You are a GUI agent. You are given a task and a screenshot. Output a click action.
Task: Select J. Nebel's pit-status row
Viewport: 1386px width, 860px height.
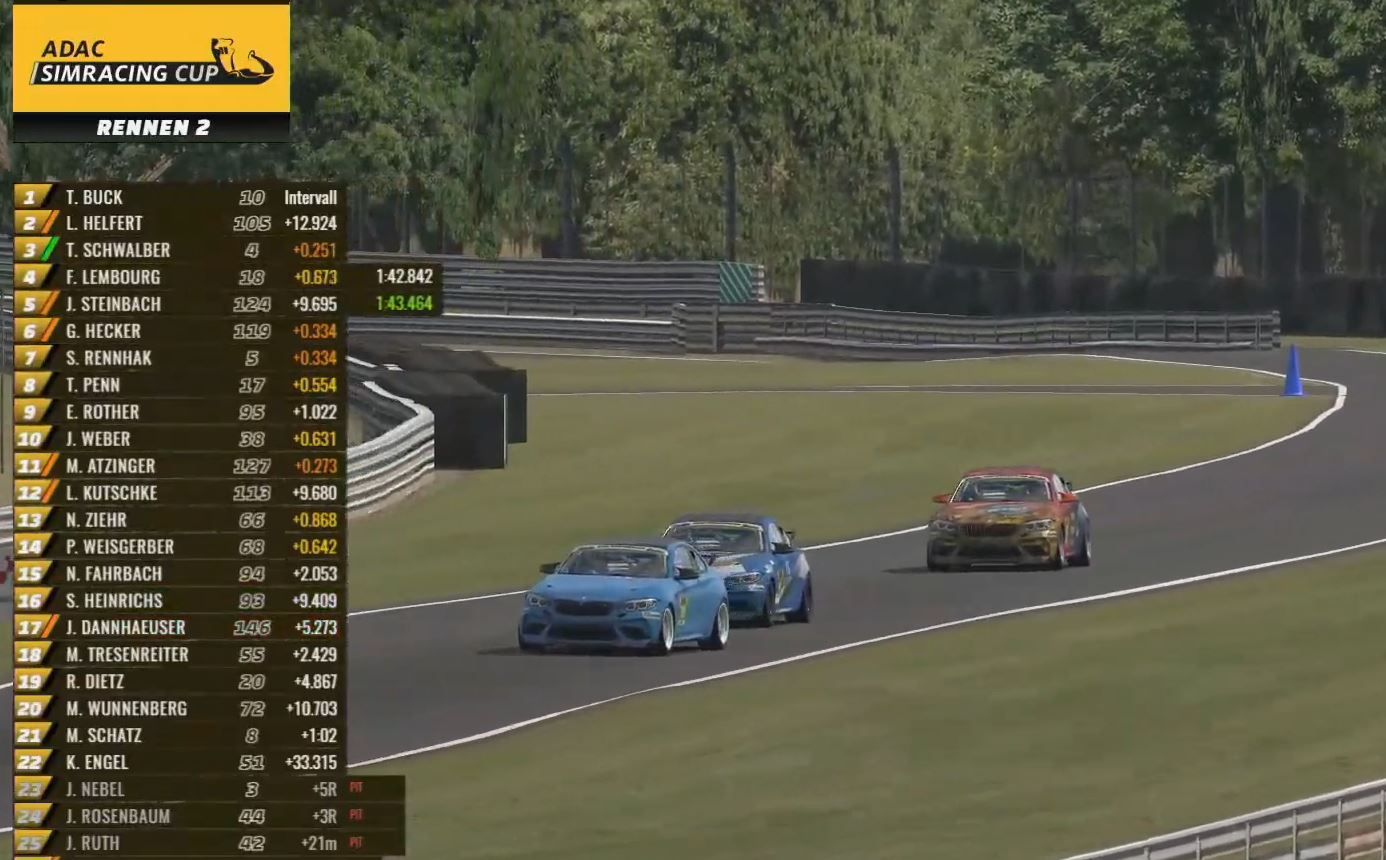pyautogui.click(x=200, y=790)
